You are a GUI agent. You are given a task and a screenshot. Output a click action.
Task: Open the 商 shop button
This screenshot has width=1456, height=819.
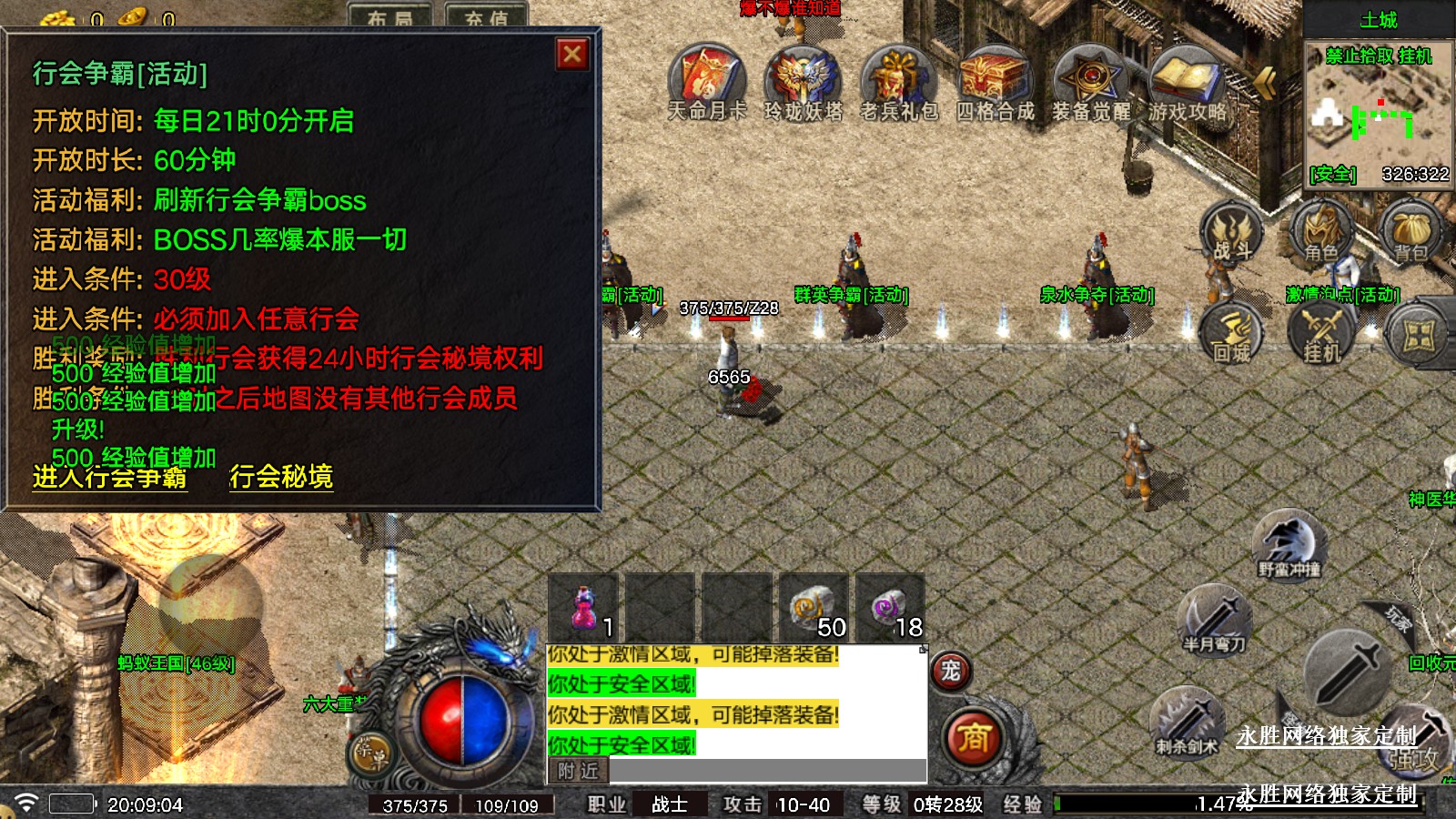(x=973, y=737)
